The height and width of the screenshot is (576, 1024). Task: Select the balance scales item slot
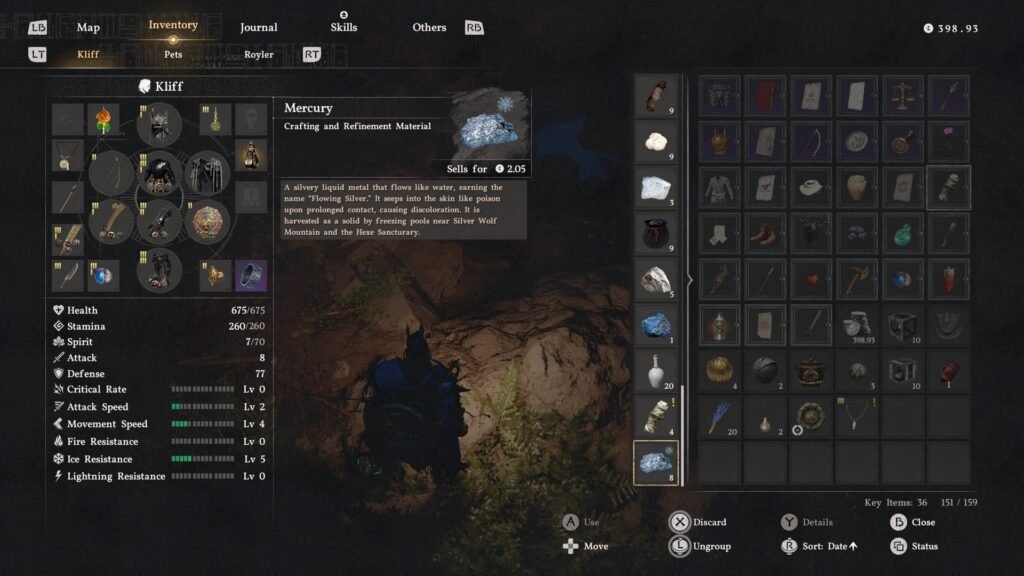point(903,96)
